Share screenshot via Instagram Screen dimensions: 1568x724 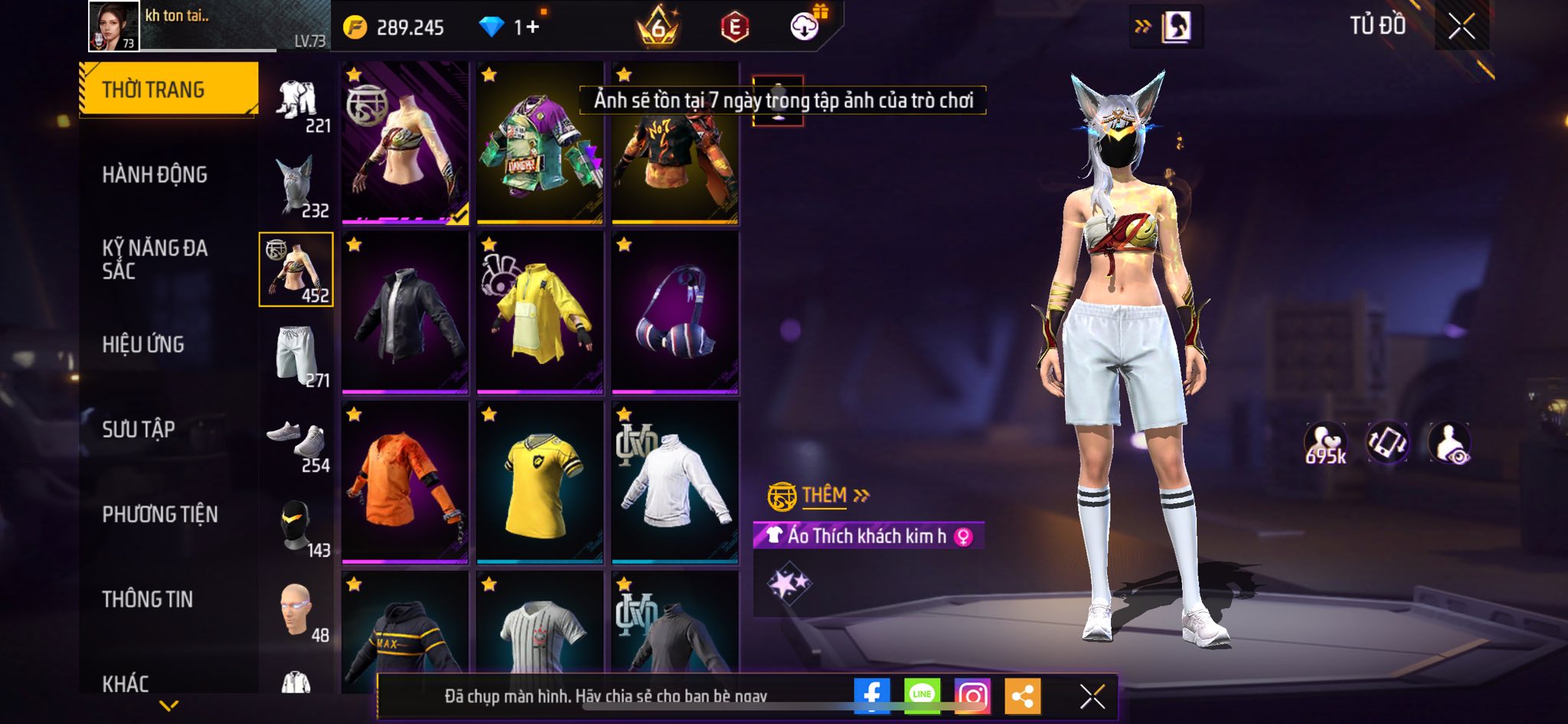tap(972, 696)
